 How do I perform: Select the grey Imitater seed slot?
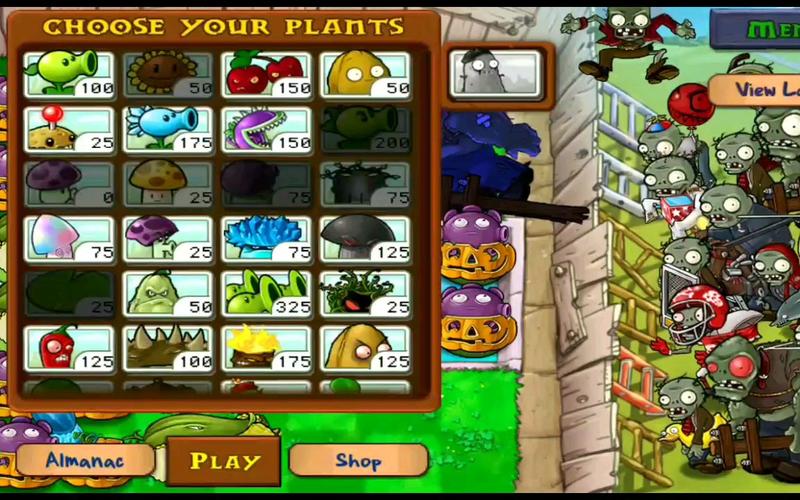pos(495,73)
